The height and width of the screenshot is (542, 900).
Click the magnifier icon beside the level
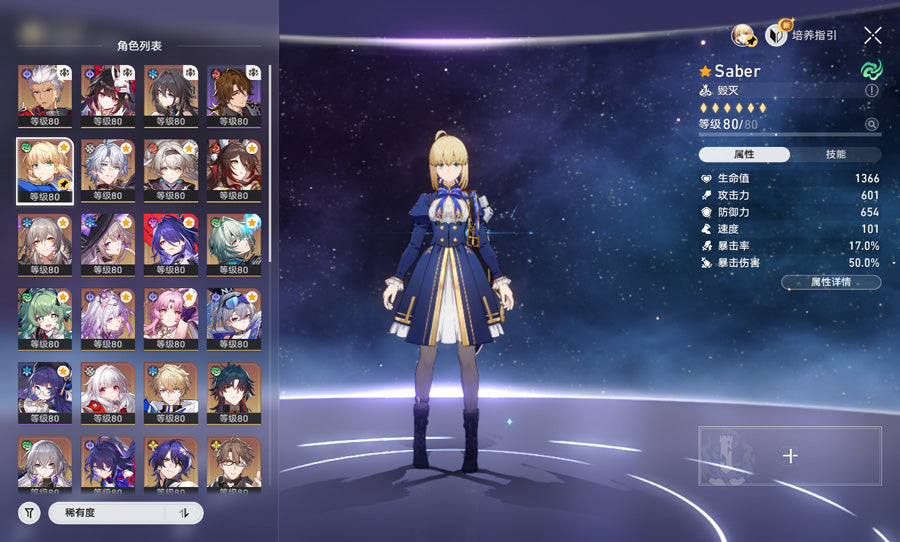pos(871,125)
